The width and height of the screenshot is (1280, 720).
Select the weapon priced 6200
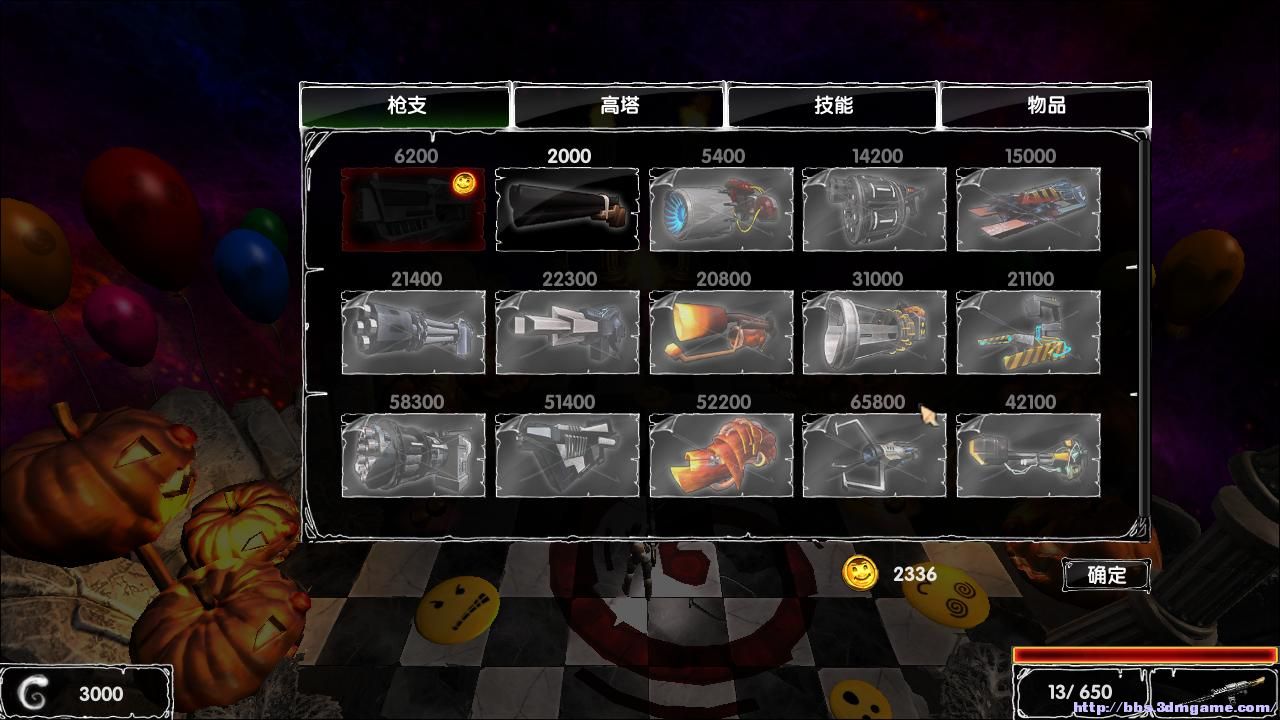(x=413, y=209)
